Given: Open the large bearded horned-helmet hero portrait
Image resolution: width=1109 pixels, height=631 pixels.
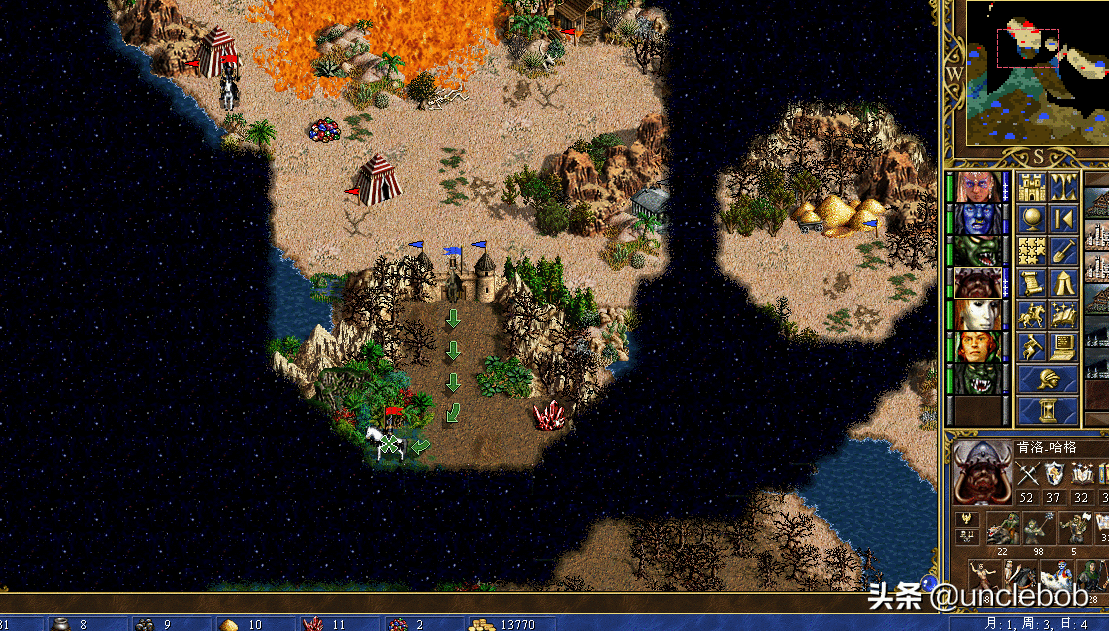Looking at the screenshot, I should coord(981,473).
